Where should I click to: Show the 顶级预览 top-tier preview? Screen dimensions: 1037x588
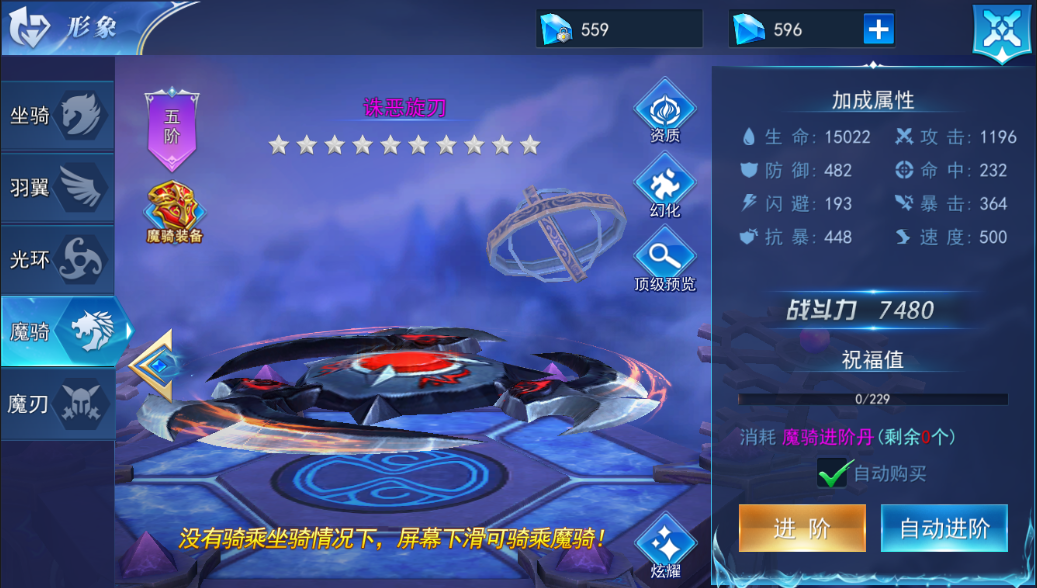(x=664, y=260)
